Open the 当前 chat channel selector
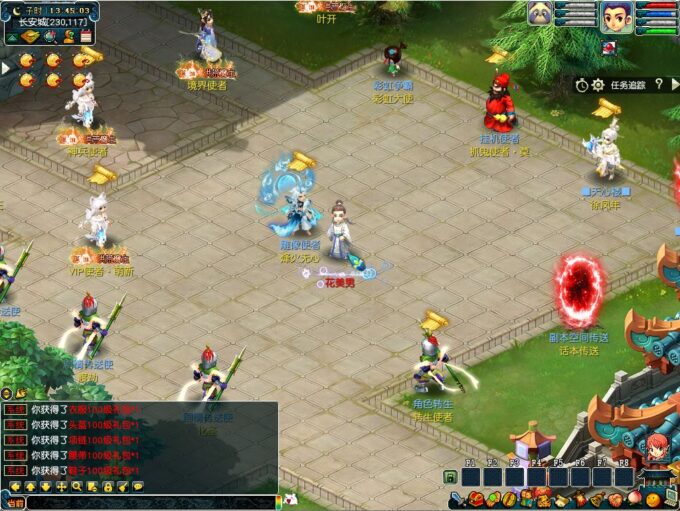The width and height of the screenshot is (680, 511). [14, 502]
